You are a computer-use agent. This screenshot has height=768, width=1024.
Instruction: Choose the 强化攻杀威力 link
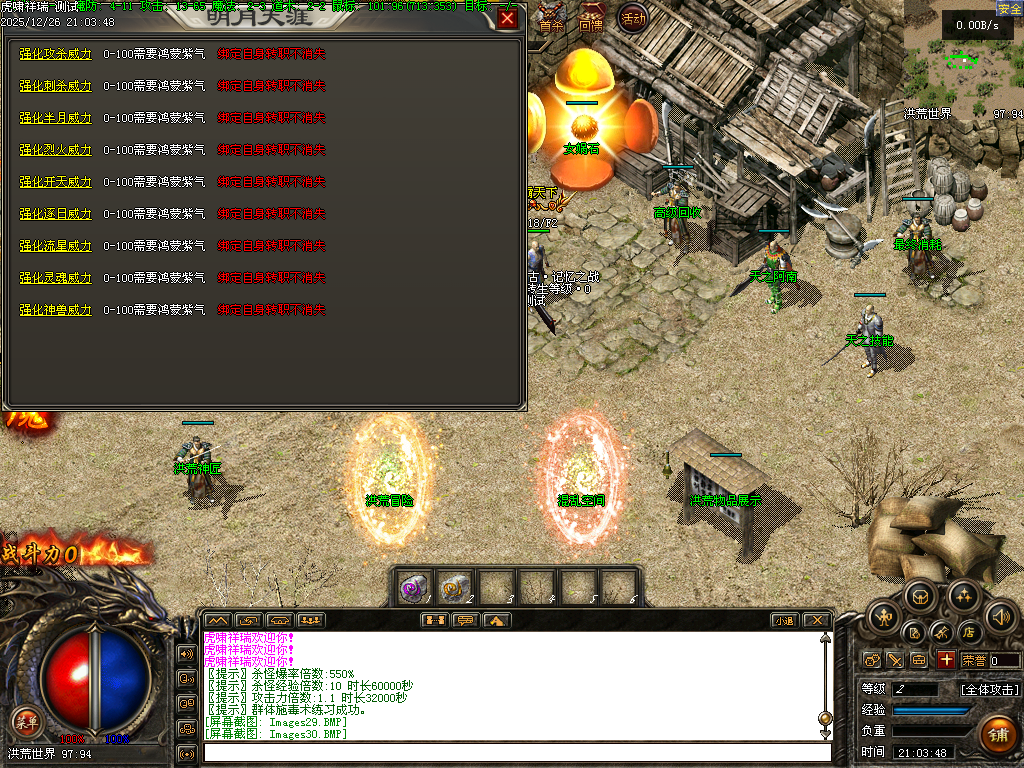point(56,54)
